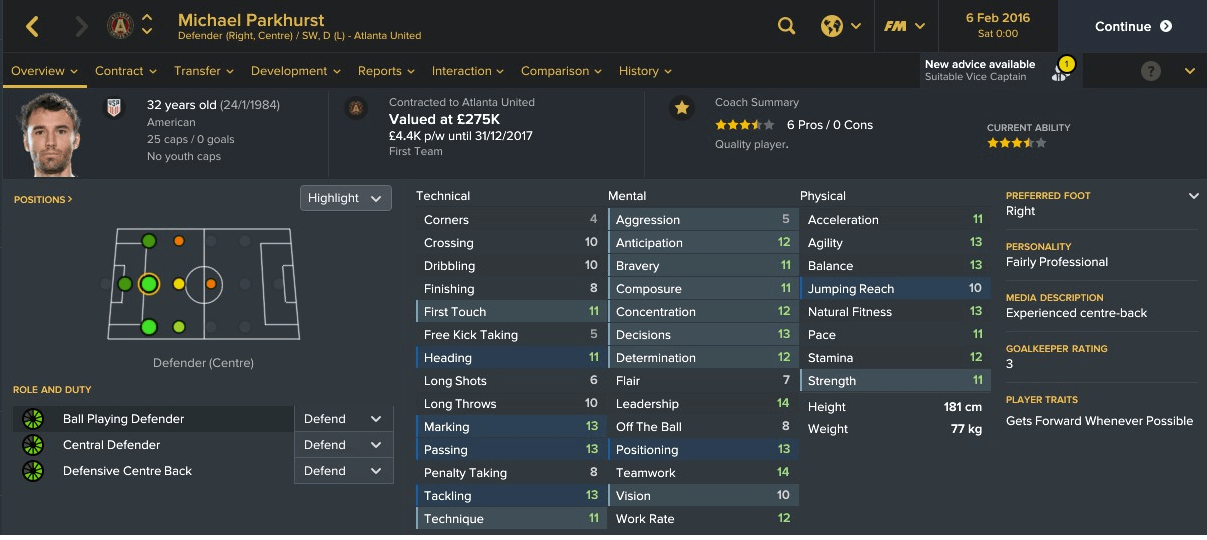Open the Reports tab menu
Screen dimensions: 1207x540
point(386,71)
